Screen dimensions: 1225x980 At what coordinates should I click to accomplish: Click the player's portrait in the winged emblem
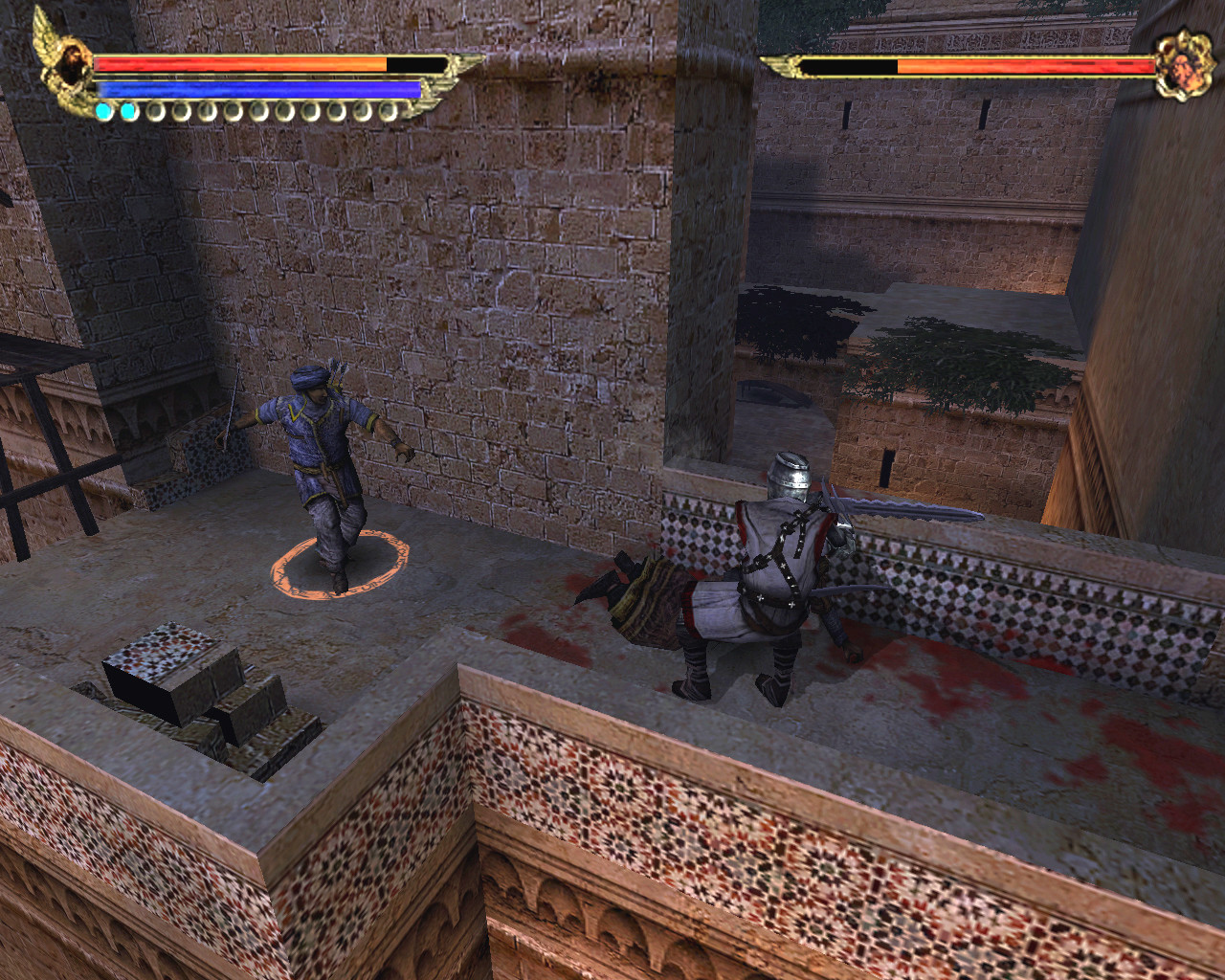pyautogui.click(x=72, y=59)
